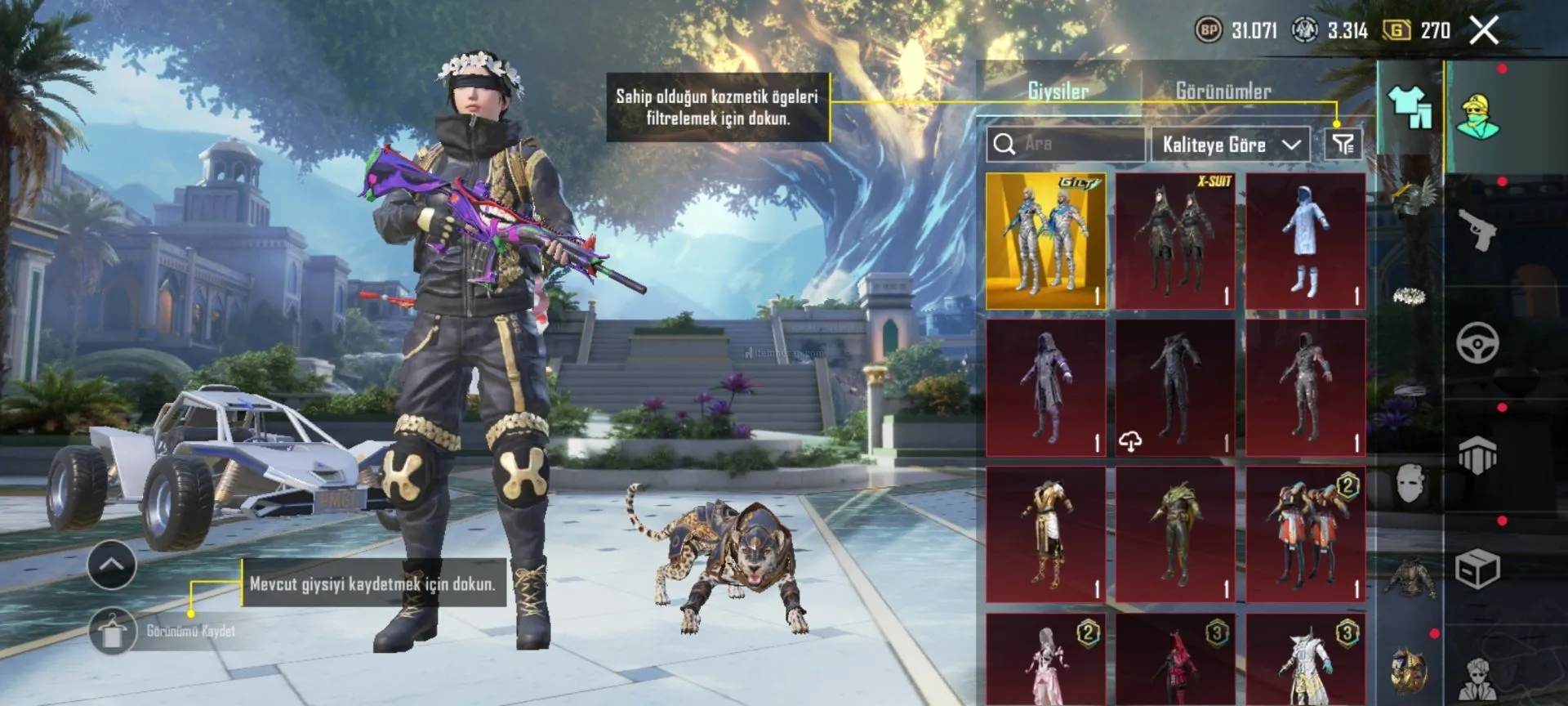Select the face mask equipment slot
1568x706 pixels.
coord(1410,484)
